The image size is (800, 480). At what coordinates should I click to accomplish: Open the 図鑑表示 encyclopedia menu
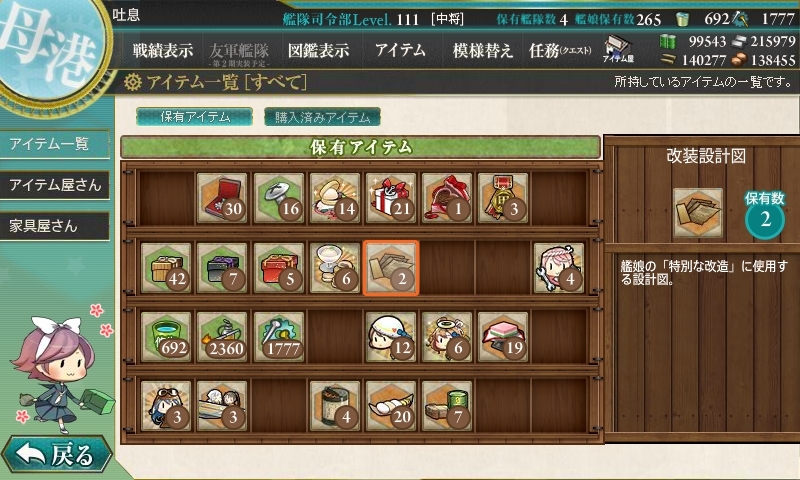click(x=318, y=51)
